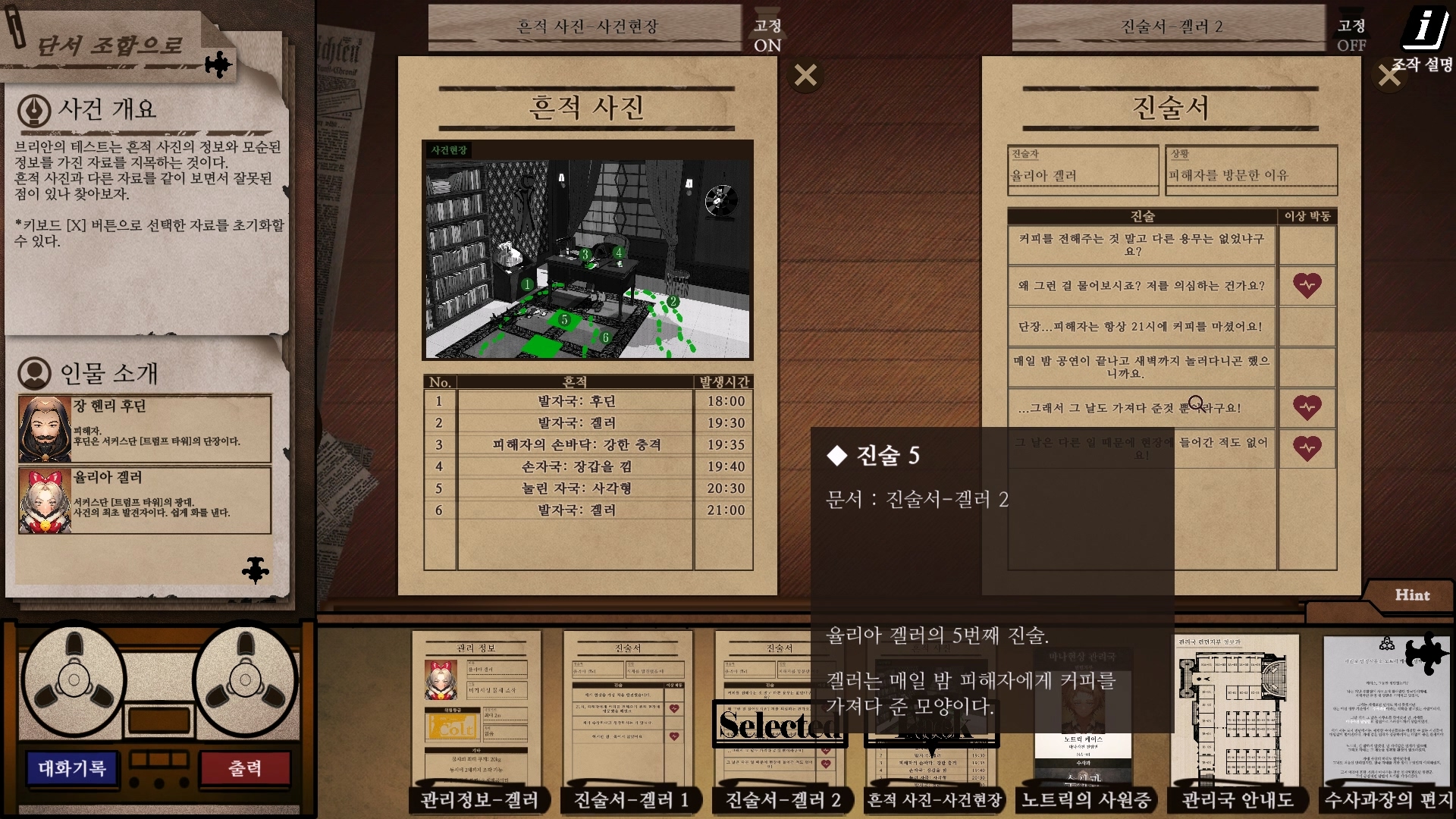Toggle the 이상 박동 marker on statement 3
The width and height of the screenshot is (1456, 819).
click(1307, 327)
